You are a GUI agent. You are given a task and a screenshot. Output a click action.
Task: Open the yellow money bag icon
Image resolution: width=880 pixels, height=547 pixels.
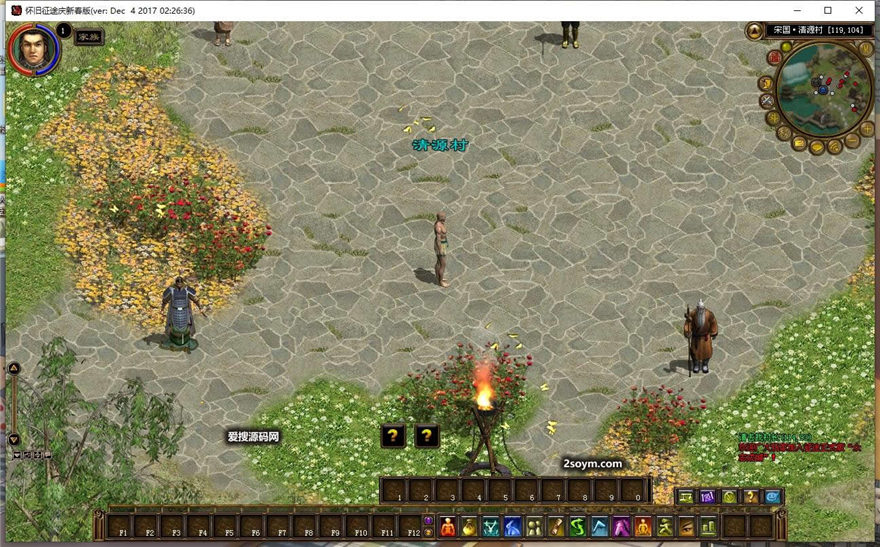pos(469,526)
